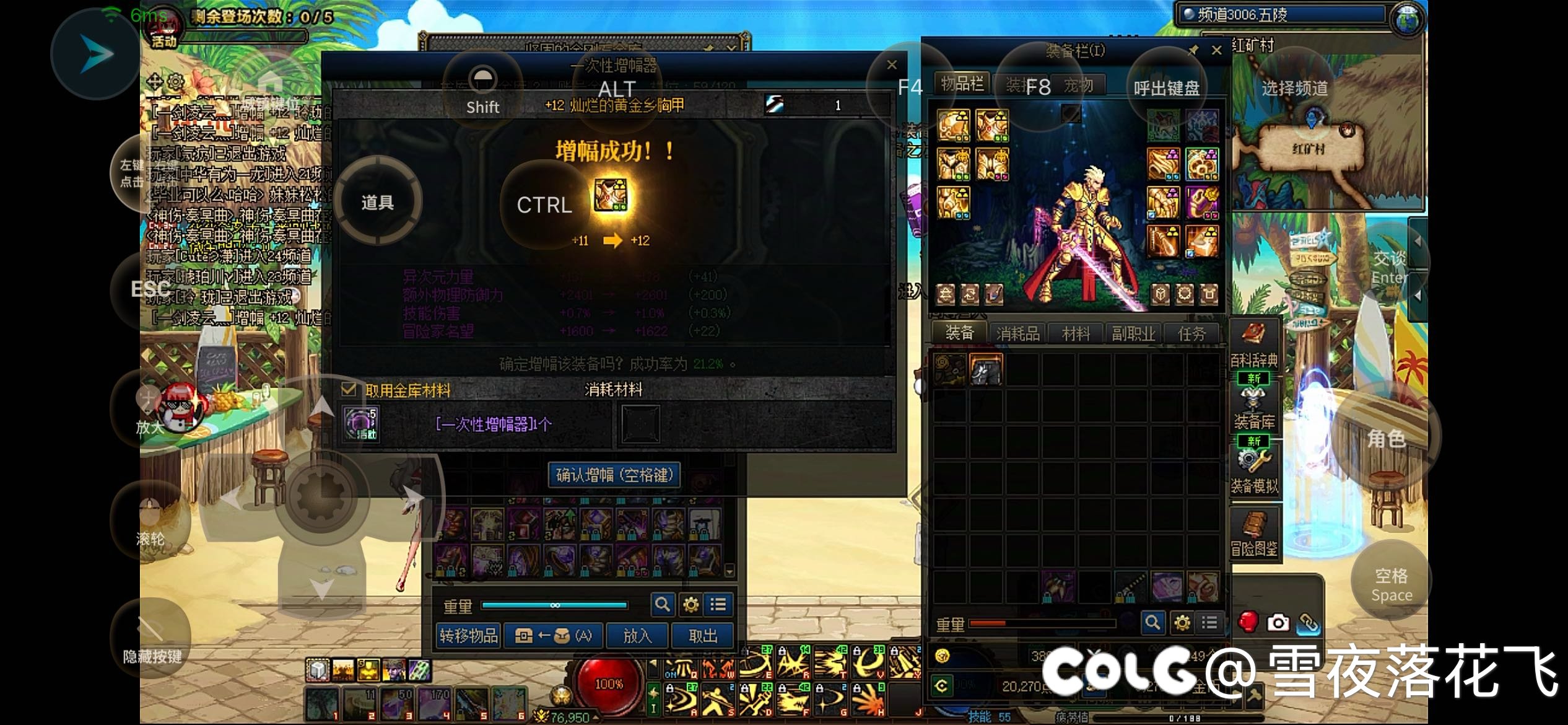Click the 转移物品 transfer items button
Image resolution: width=1568 pixels, height=725 pixels.
point(468,636)
